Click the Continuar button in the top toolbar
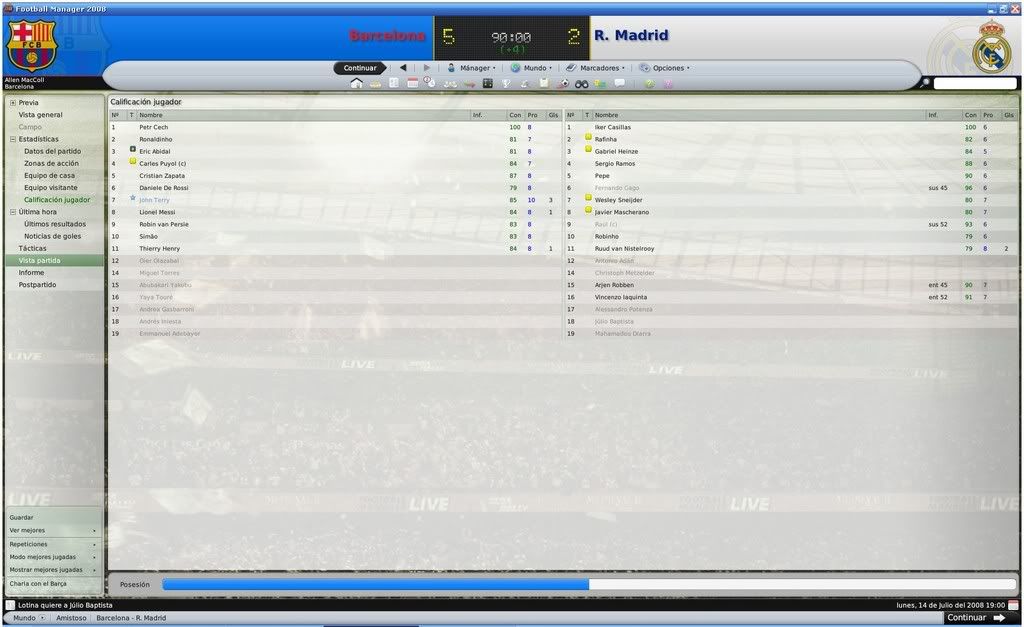This screenshot has width=1024, height=627. [360, 68]
